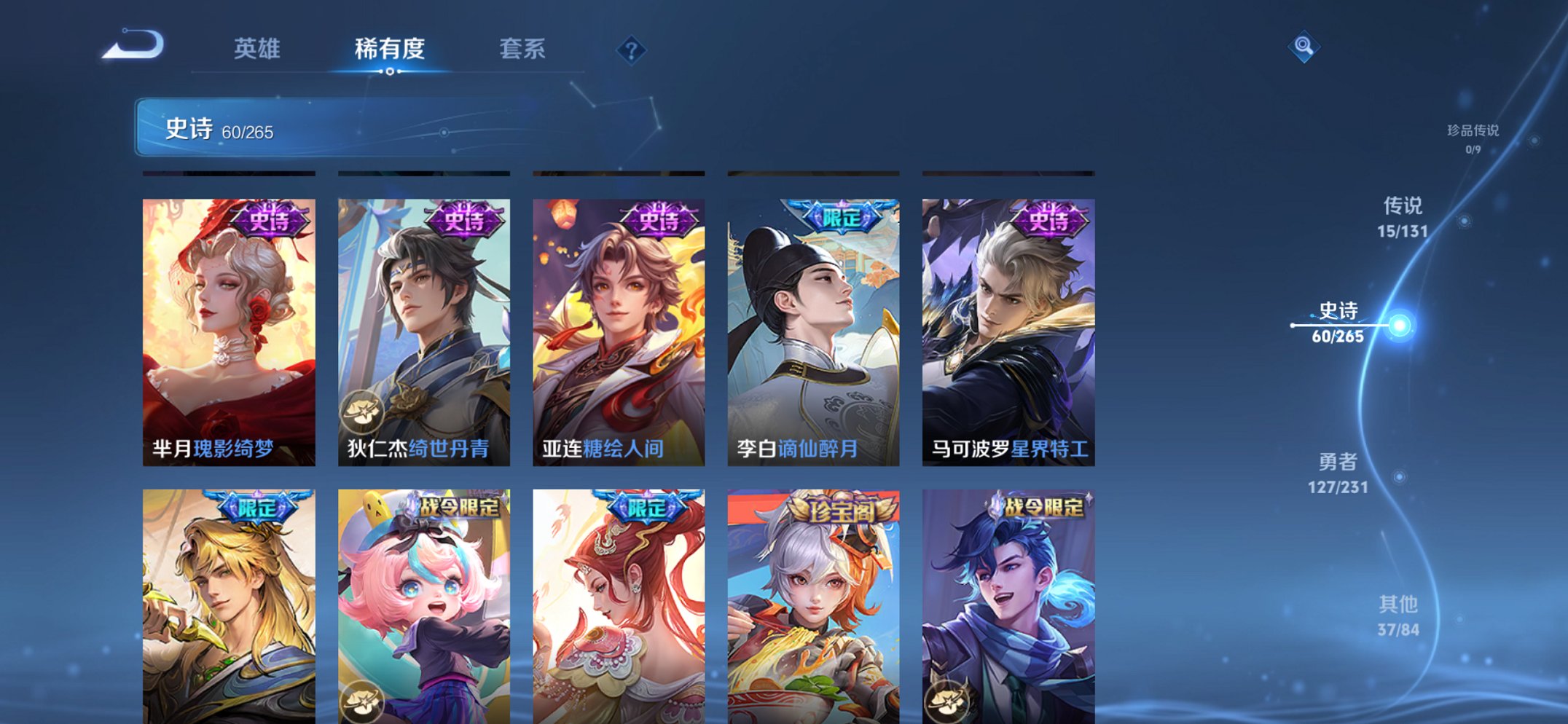Select the 稀有度 tab
The width and height of the screenshot is (1568, 724).
pyautogui.click(x=391, y=50)
